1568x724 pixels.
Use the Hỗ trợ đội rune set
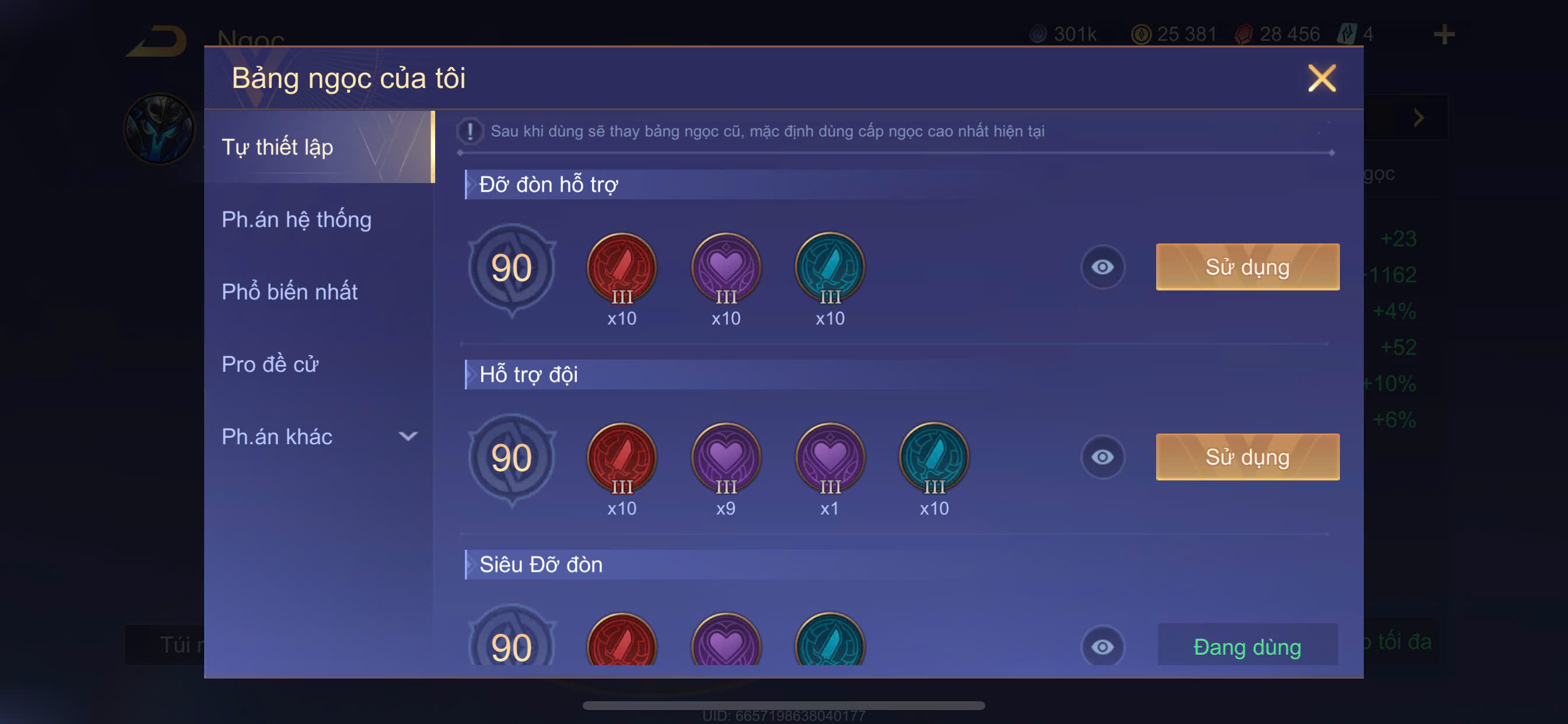click(1247, 457)
